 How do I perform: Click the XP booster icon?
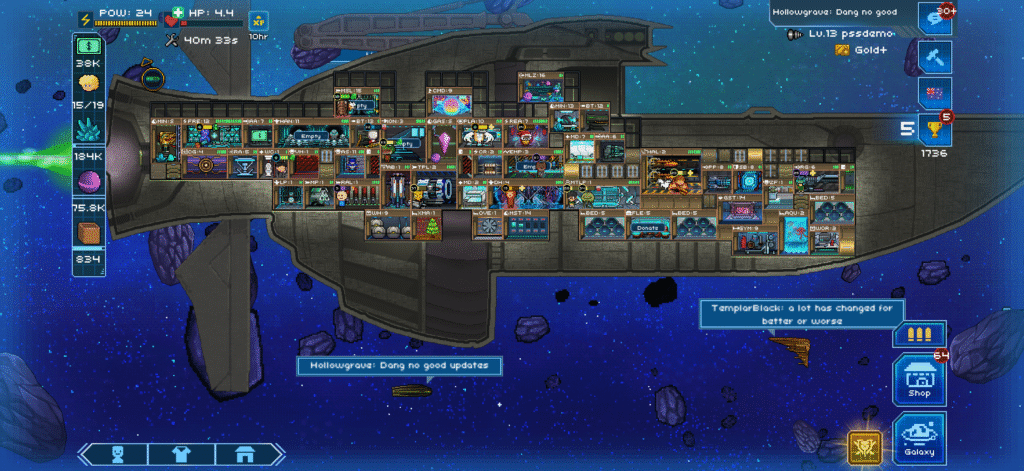[x=258, y=20]
